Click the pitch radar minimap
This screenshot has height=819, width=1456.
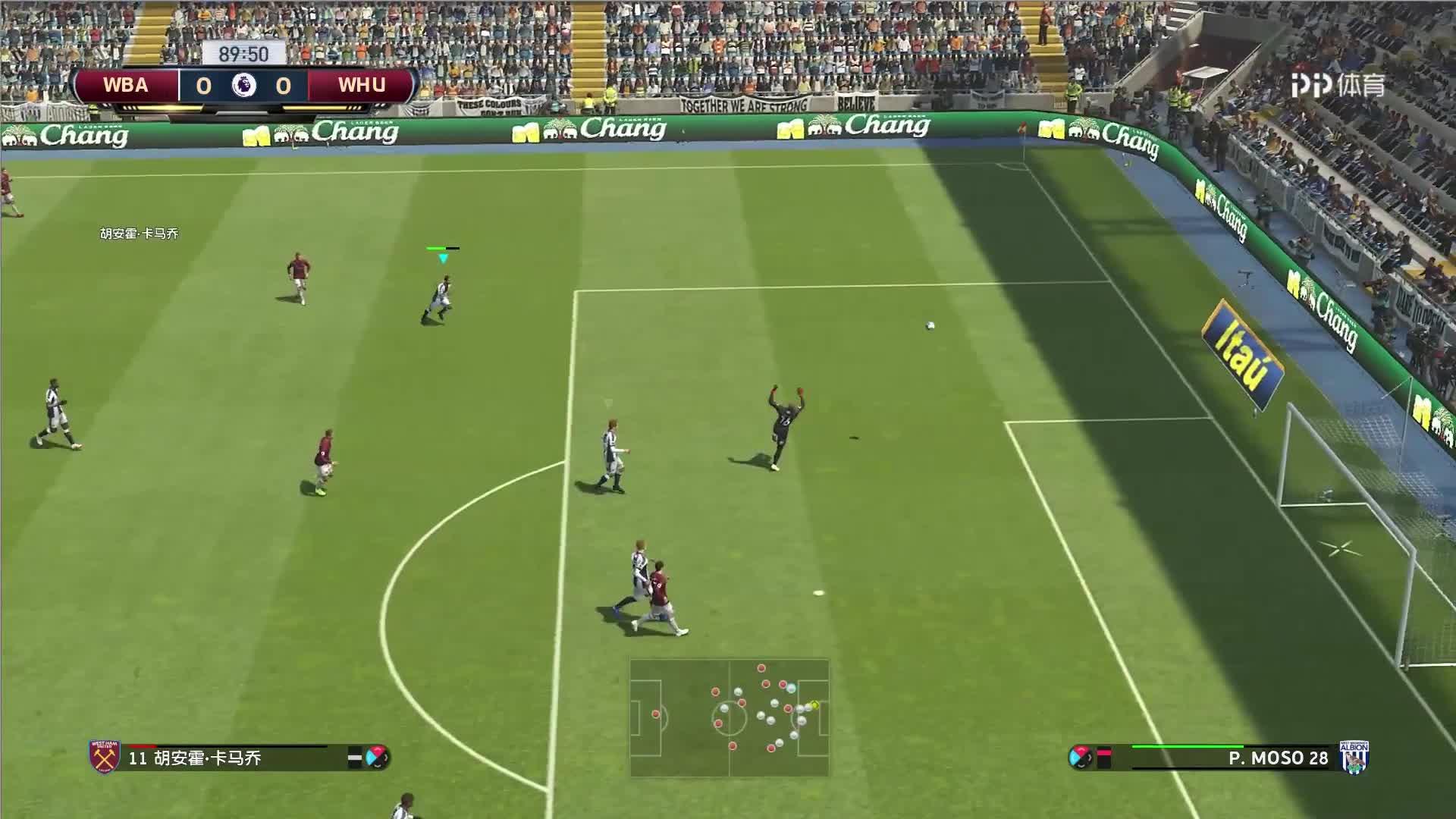click(x=729, y=717)
